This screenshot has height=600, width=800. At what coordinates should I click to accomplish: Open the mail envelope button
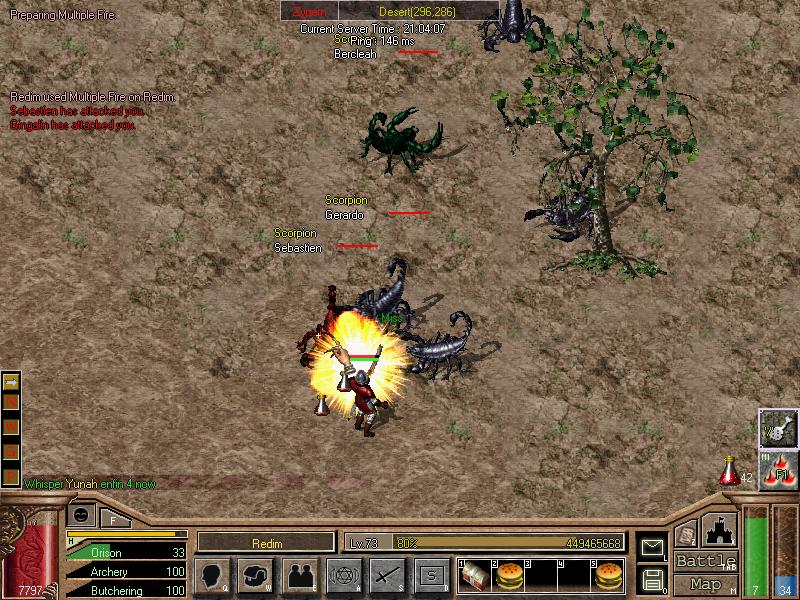tap(651, 547)
